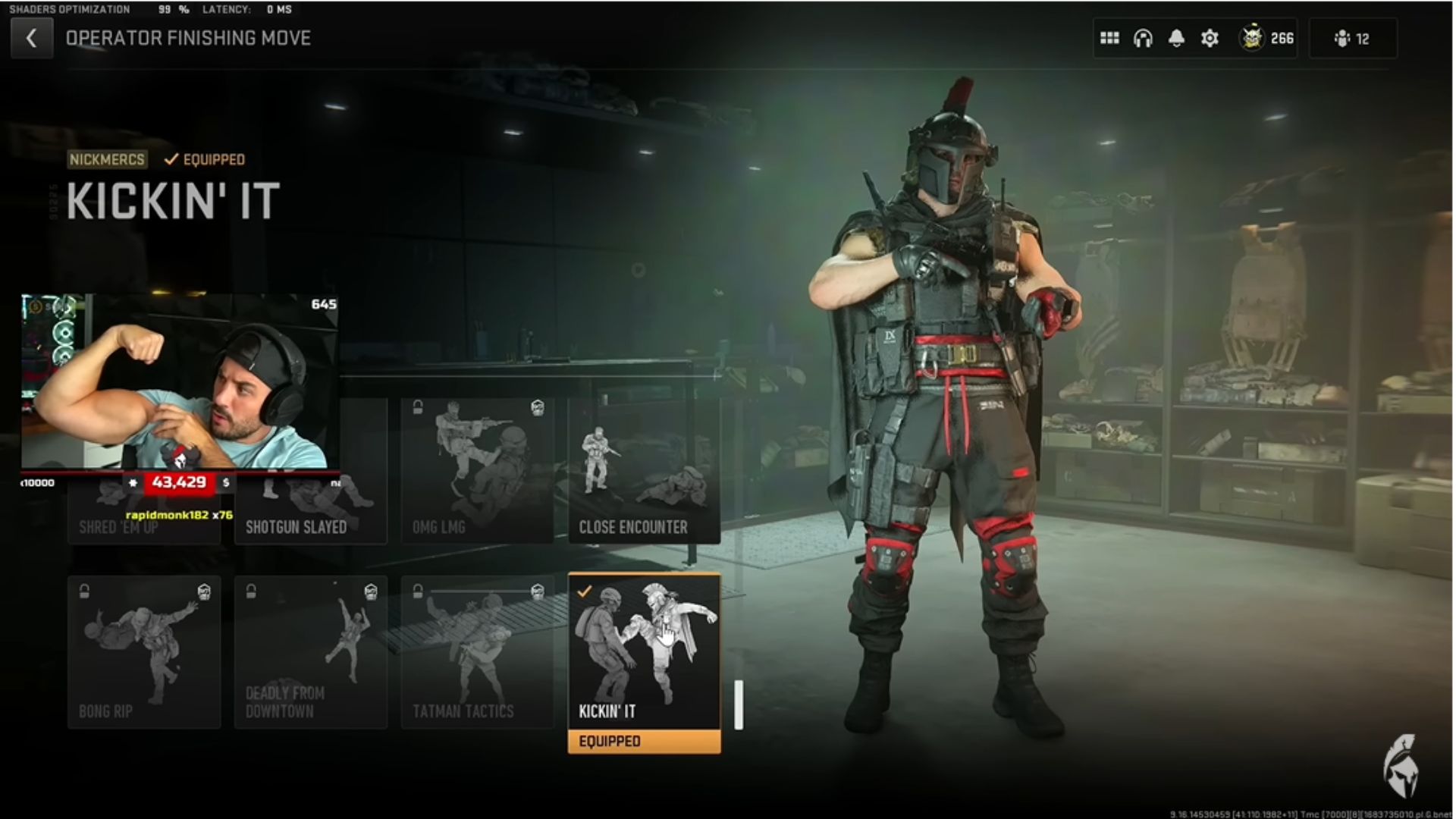1456x819 pixels.
Task: Select the Close Encounter finishing move
Action: point(644,470)
